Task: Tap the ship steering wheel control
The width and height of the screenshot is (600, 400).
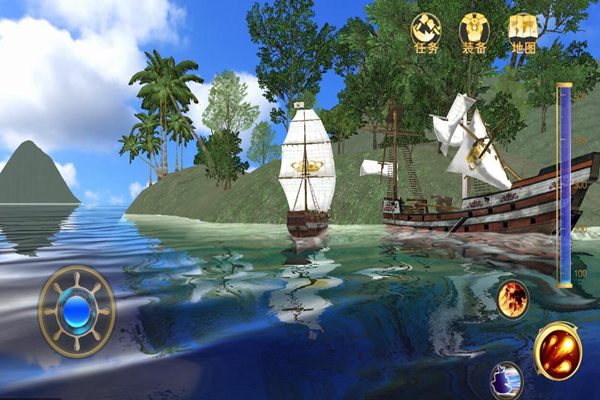Action: click(77, 312)
